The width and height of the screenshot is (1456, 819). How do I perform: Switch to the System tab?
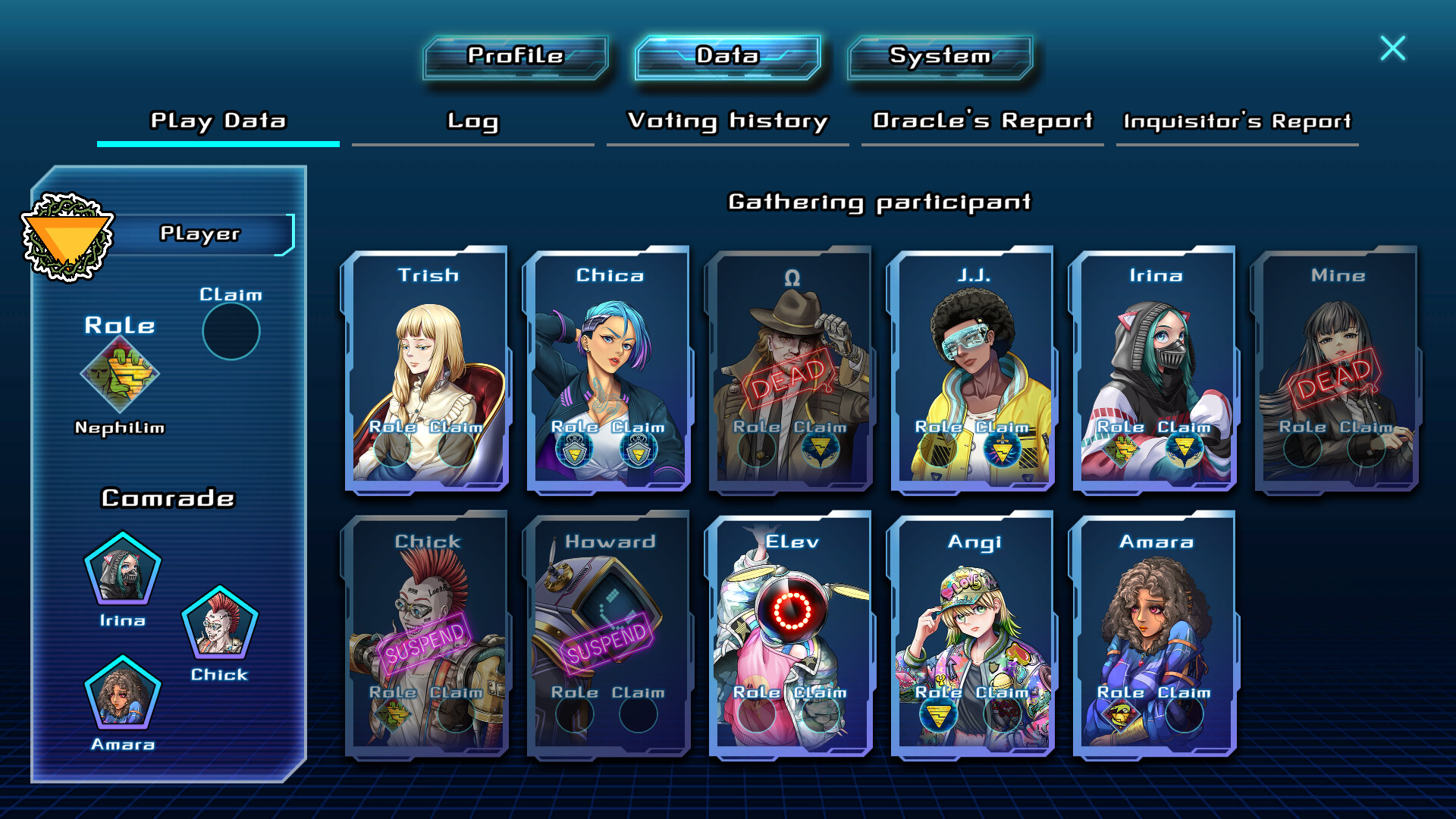click(x=940, y=57)
